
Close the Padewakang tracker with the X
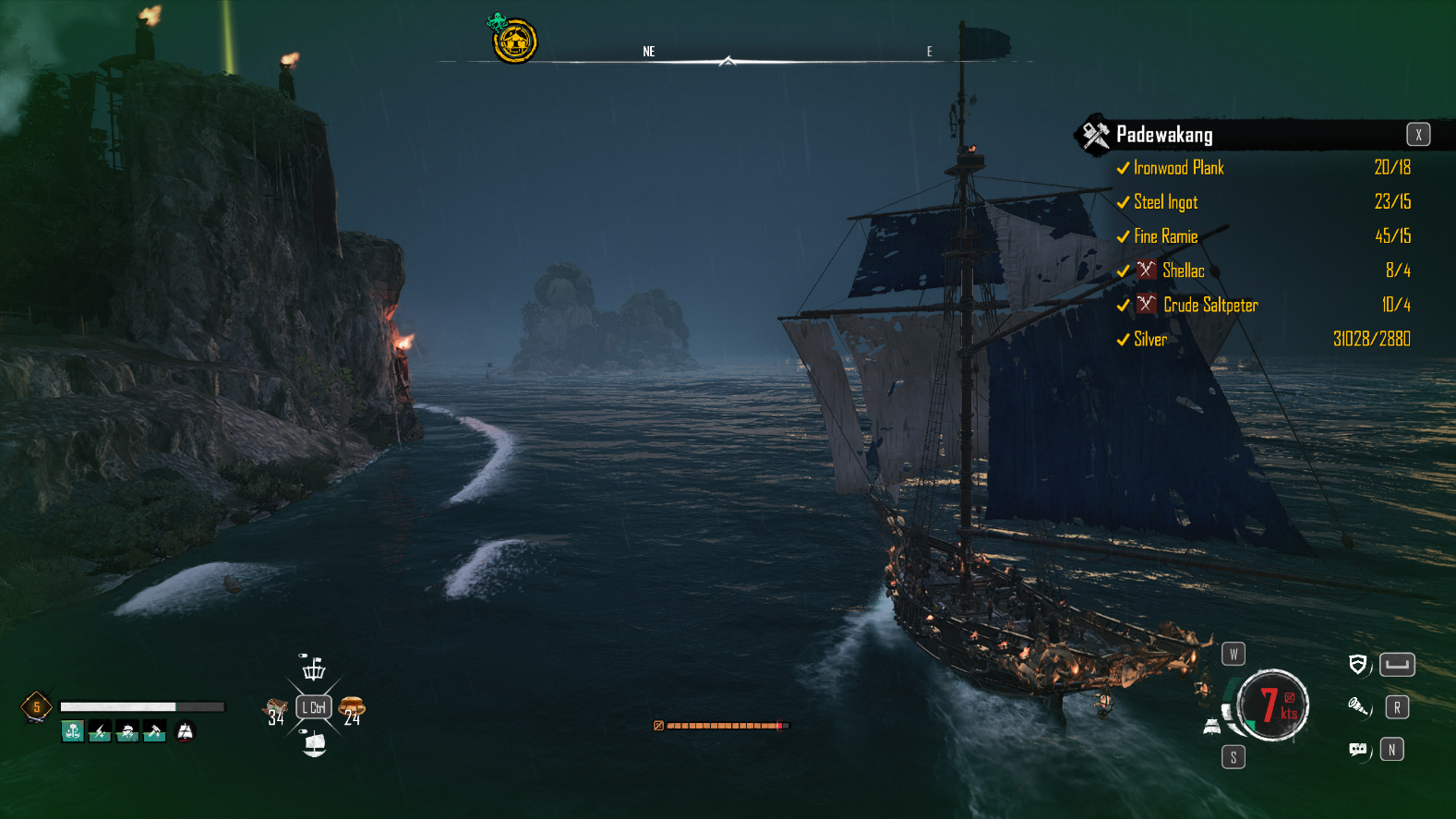tap(1418, 135)
